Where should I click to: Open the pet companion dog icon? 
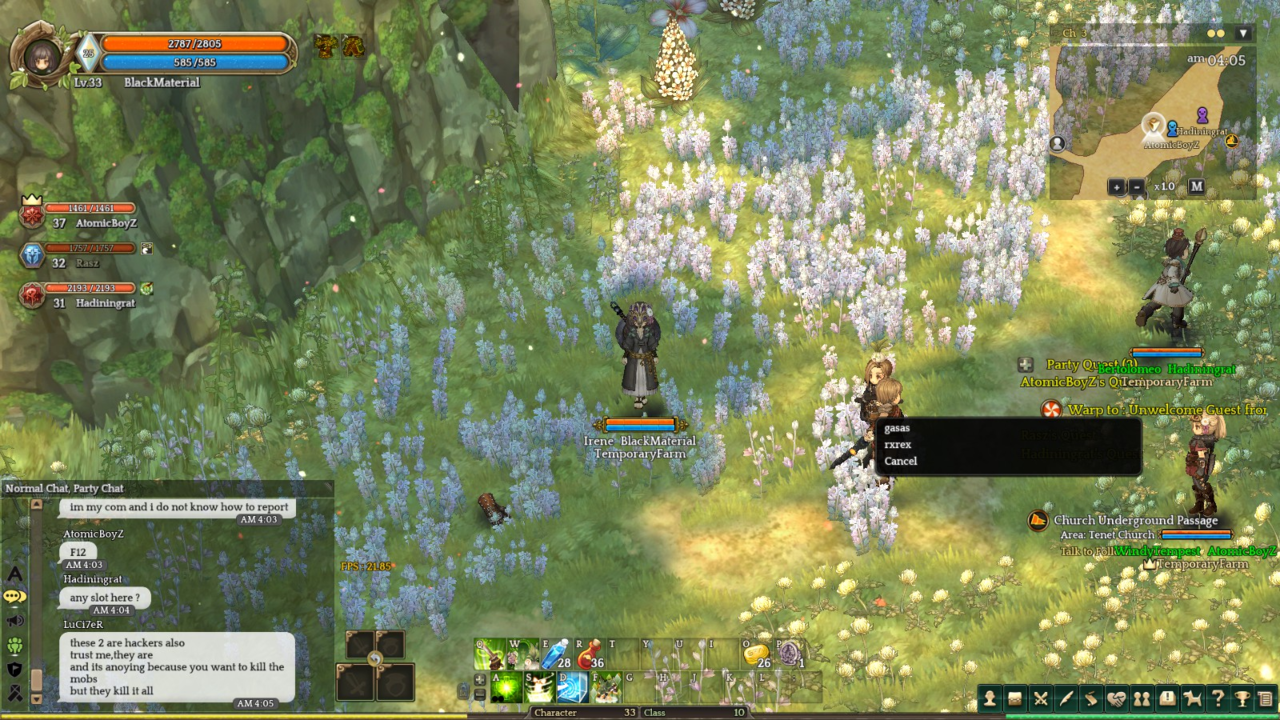(1192, 699)
